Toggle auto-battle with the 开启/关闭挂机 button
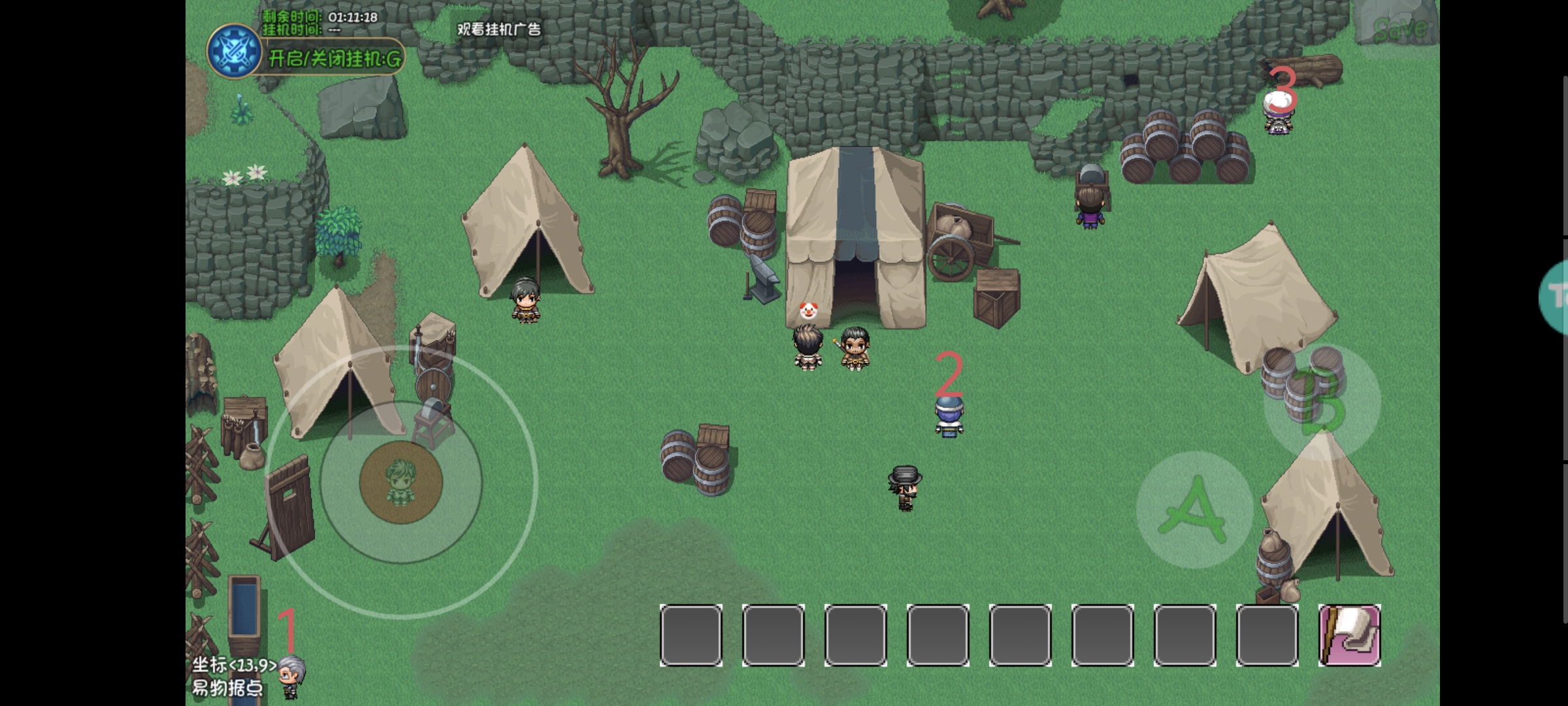The height and width of the screenshot is (706, 1568). point(335,59)
